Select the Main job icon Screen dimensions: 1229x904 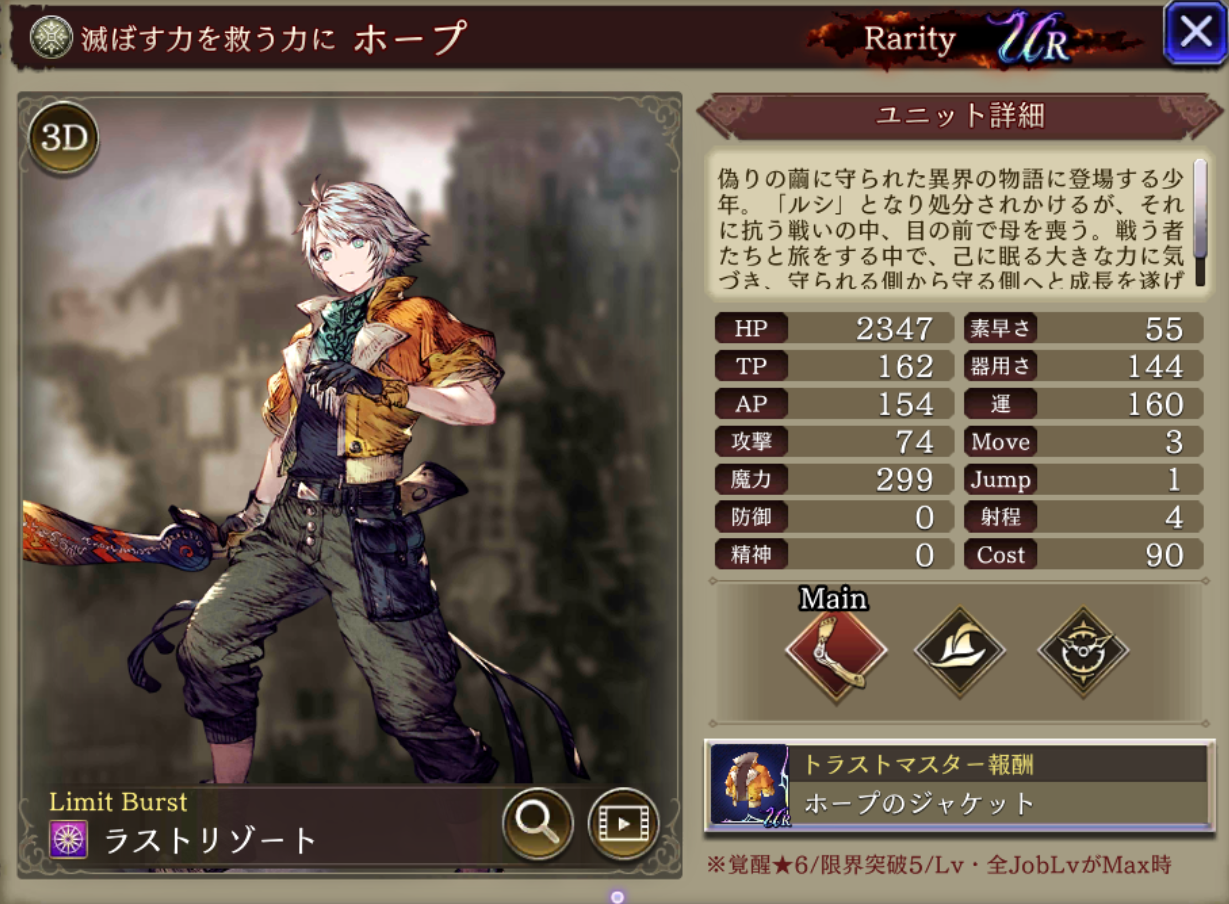[836, 652]
